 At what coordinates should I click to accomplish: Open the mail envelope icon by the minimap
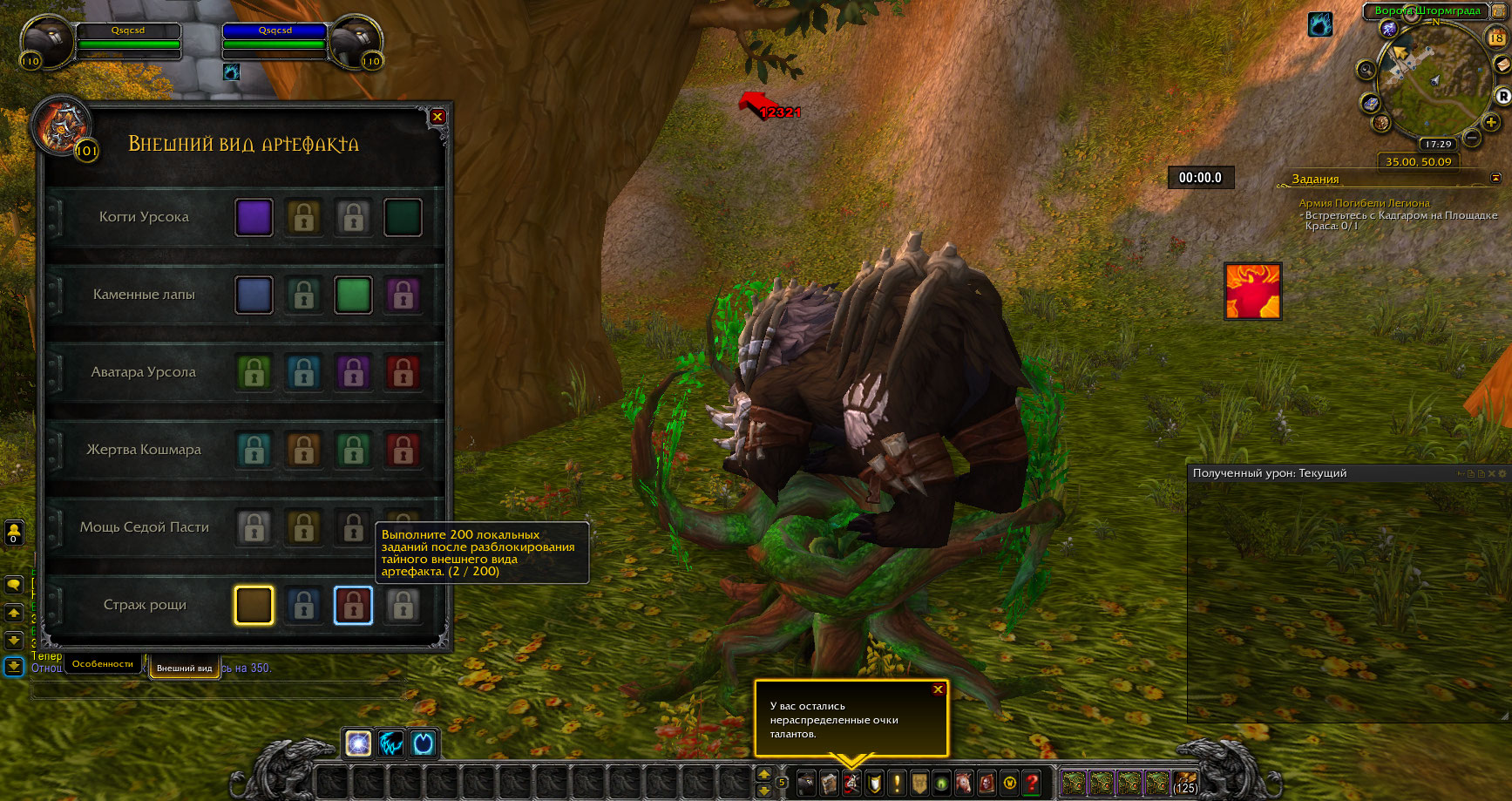(x=1502, y=65)
